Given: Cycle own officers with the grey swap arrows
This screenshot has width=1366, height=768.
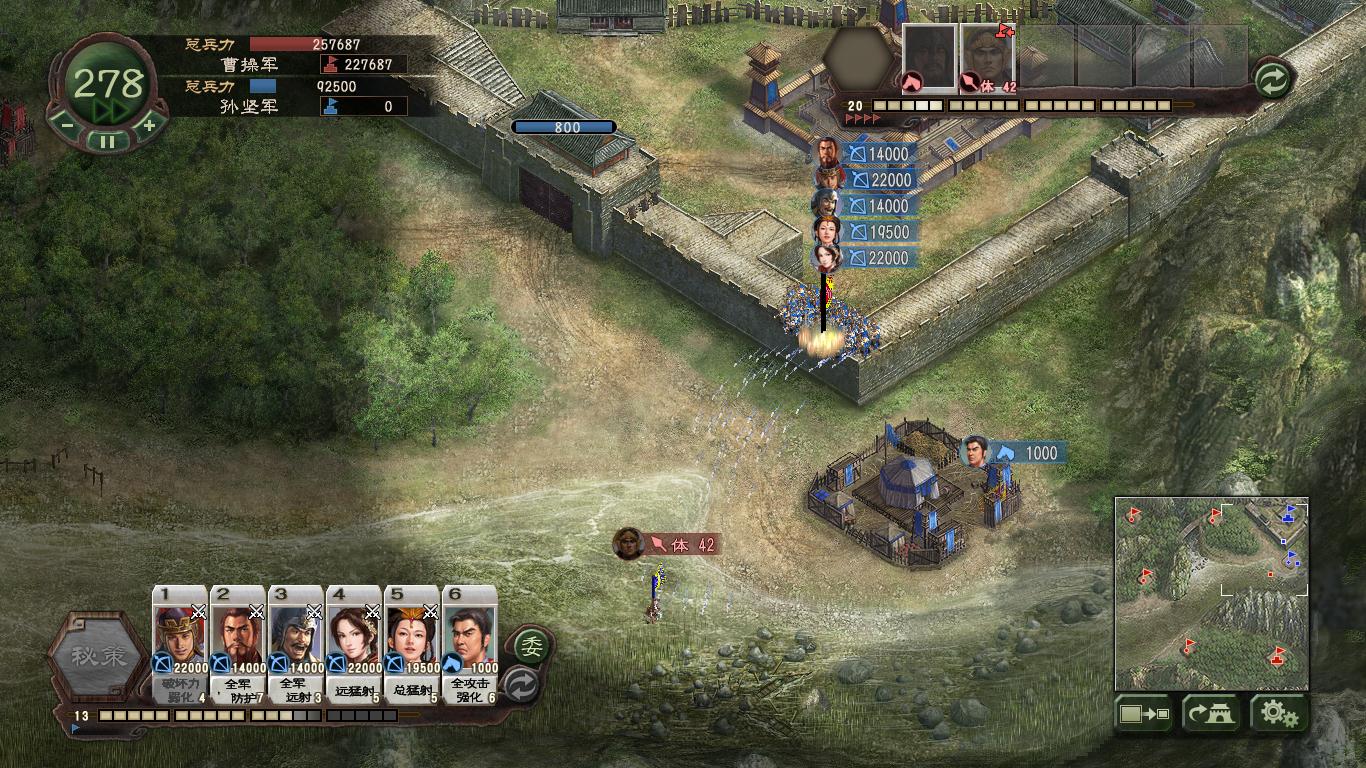Looking at the screenshot, I should pyautogui.click(x=521, y=685).
